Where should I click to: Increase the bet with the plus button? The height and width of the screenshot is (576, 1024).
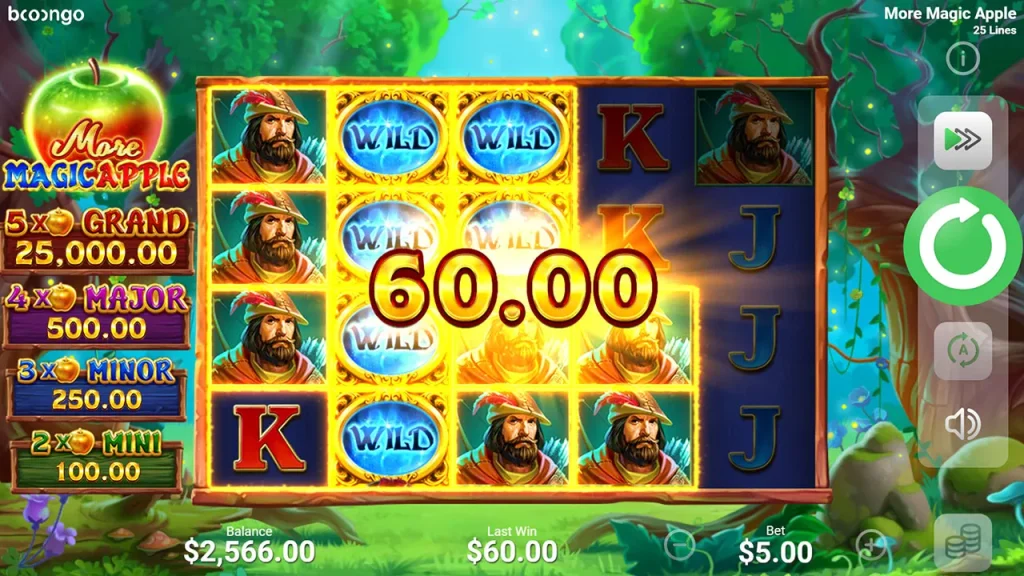[871, 544]
